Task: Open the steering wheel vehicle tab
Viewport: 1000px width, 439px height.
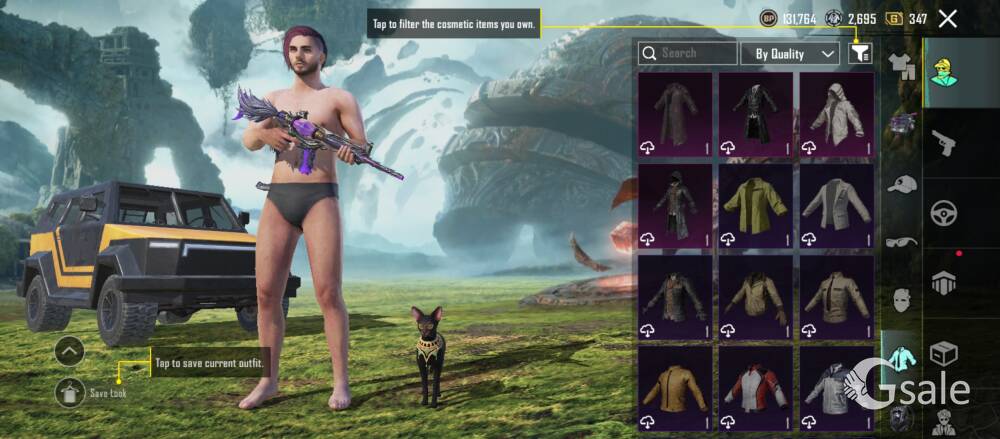Action: tap(943, 213)
